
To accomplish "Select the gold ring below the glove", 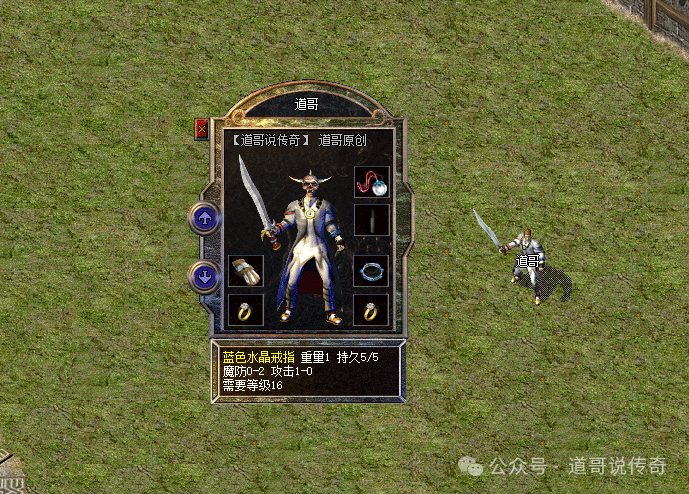I will pos(244,309).
